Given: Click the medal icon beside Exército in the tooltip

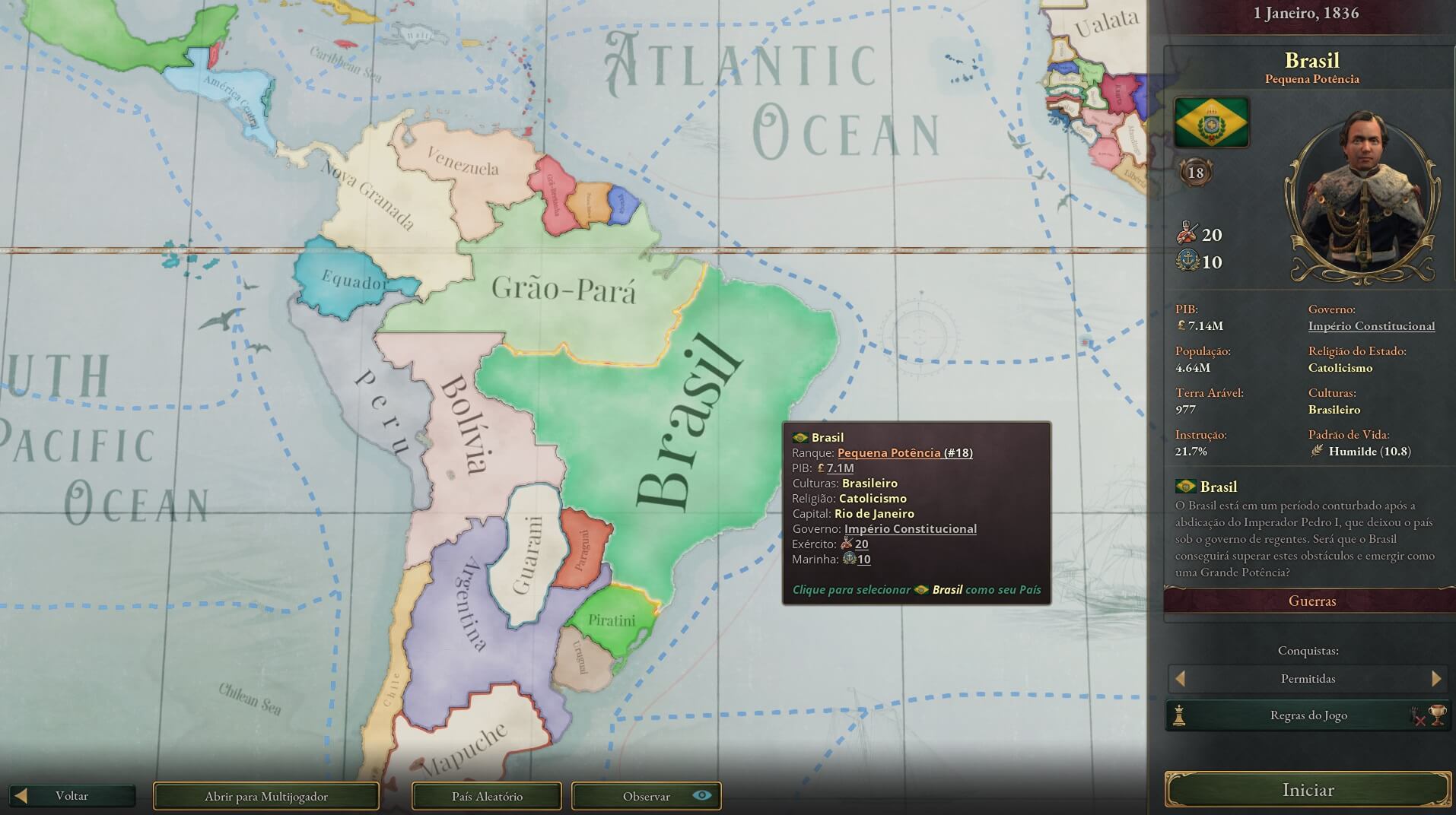Looking at the screenshot, I should click(x=847, y=544).
